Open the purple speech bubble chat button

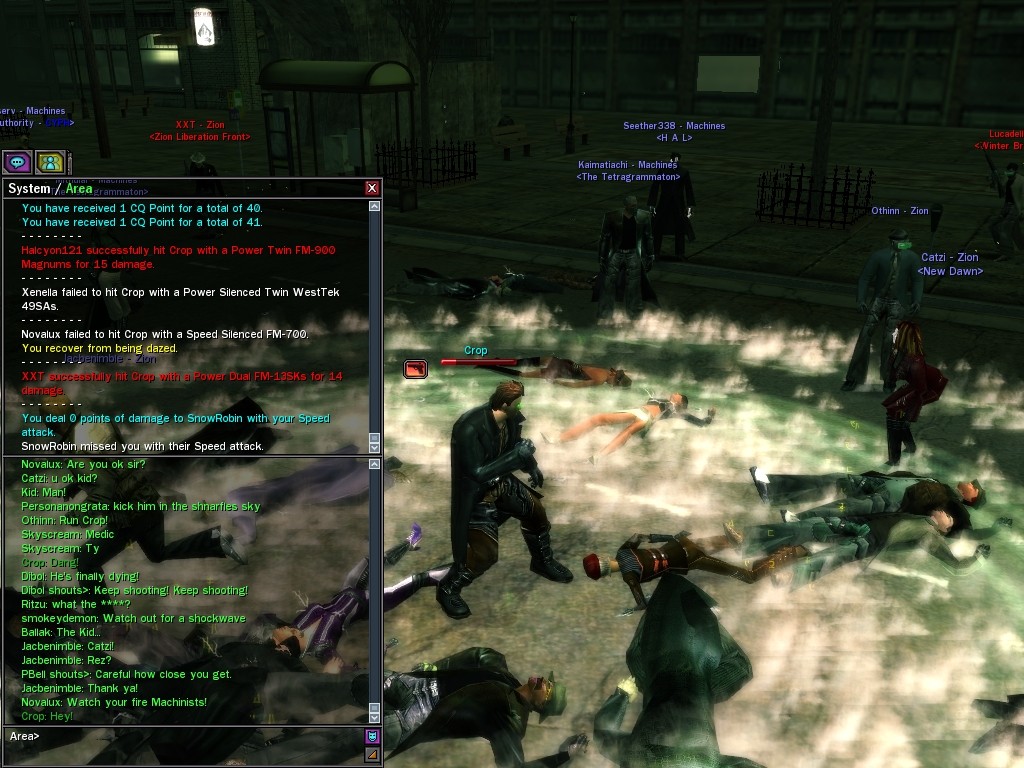(x=17, y=161)
